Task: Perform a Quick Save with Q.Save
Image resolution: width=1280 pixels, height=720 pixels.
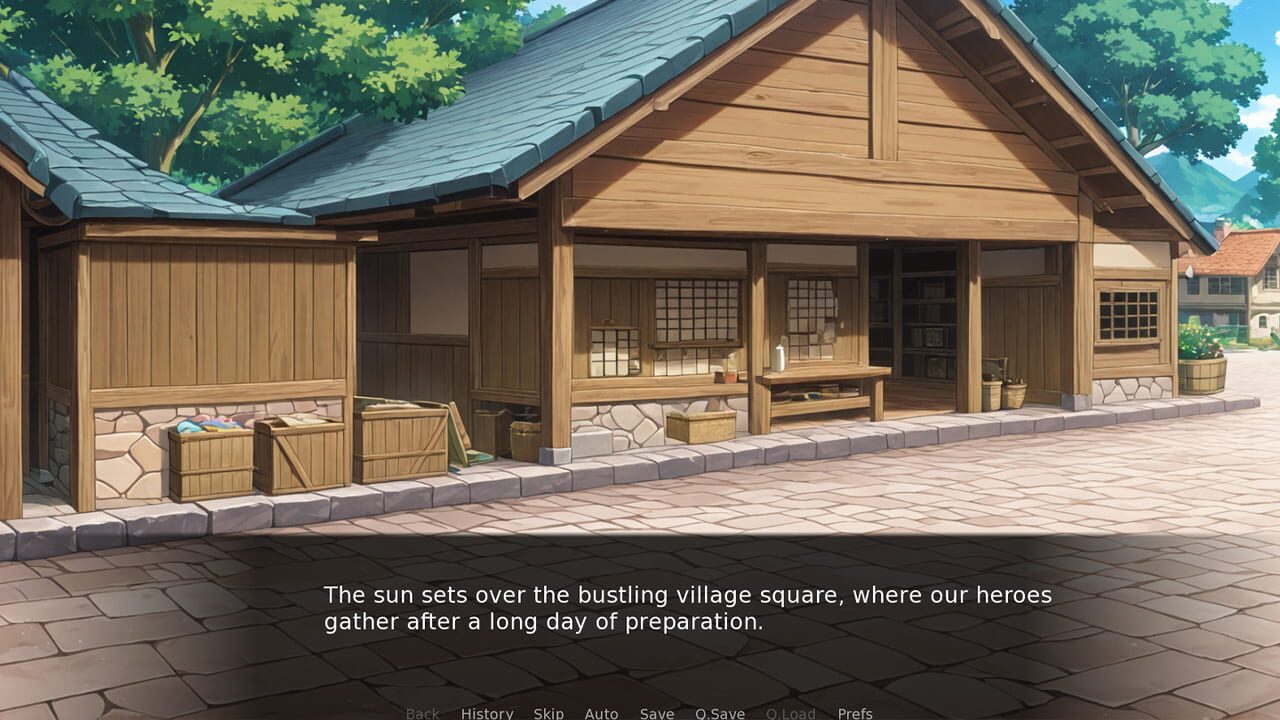Action: click(719, 714)
